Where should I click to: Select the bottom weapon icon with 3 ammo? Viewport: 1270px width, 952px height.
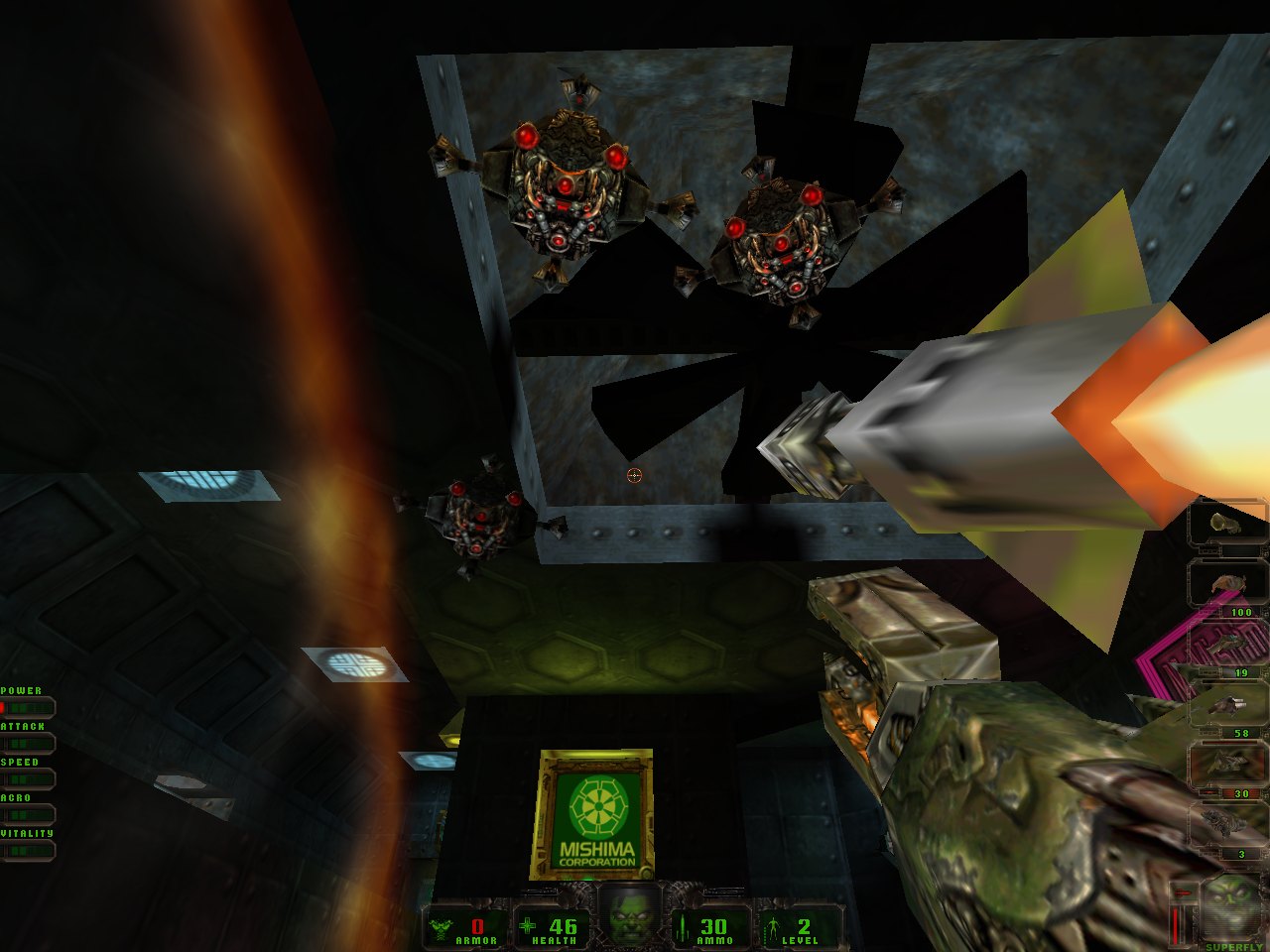tap(1227, 821)
